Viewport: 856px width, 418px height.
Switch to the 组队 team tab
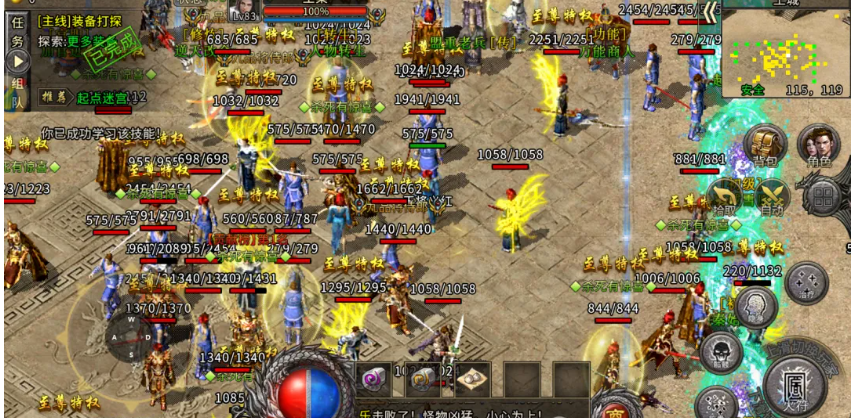click(x=16, y=90)
